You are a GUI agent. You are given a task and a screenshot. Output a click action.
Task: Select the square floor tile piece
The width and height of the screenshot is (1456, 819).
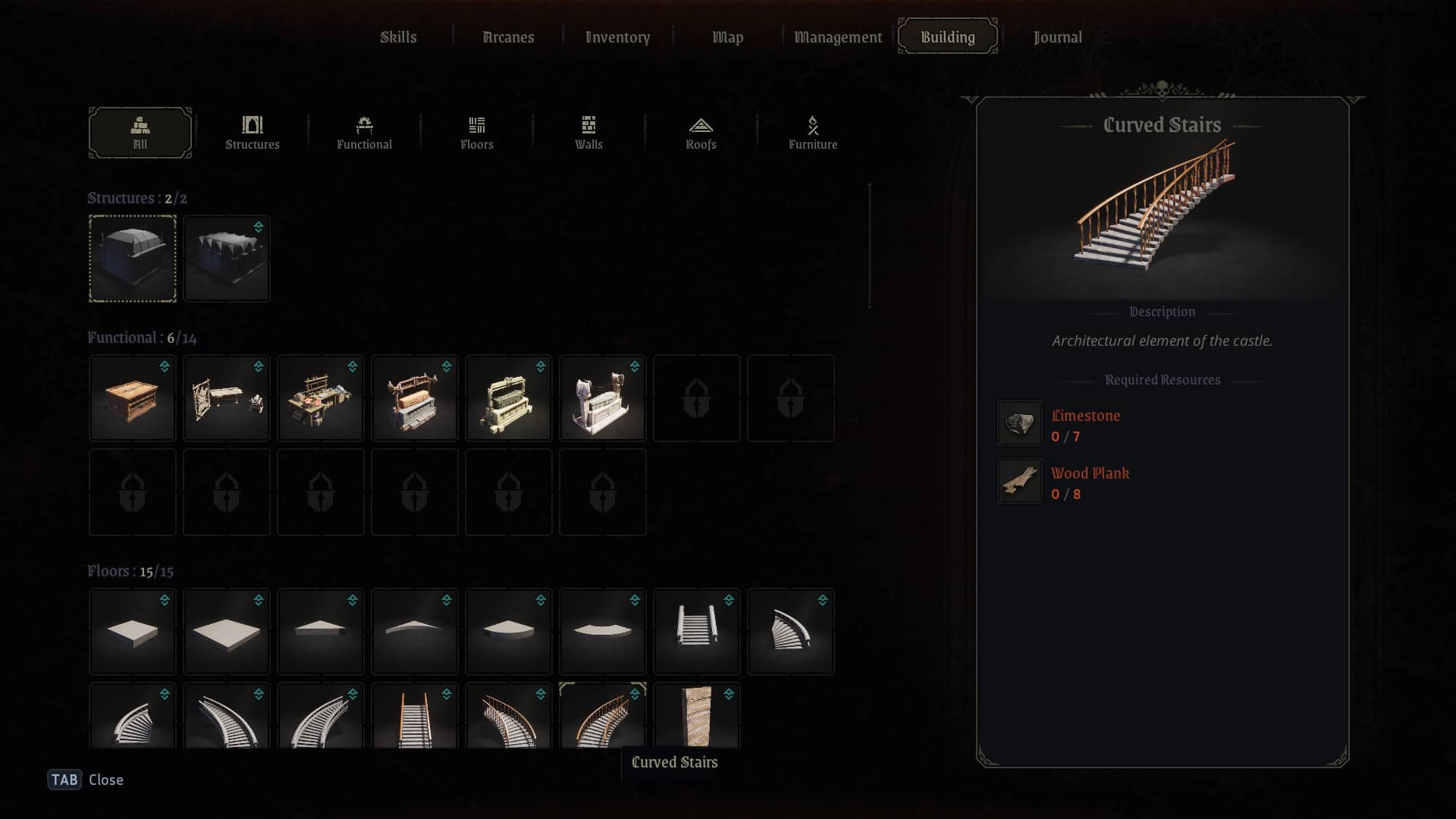tap(133, 631)
